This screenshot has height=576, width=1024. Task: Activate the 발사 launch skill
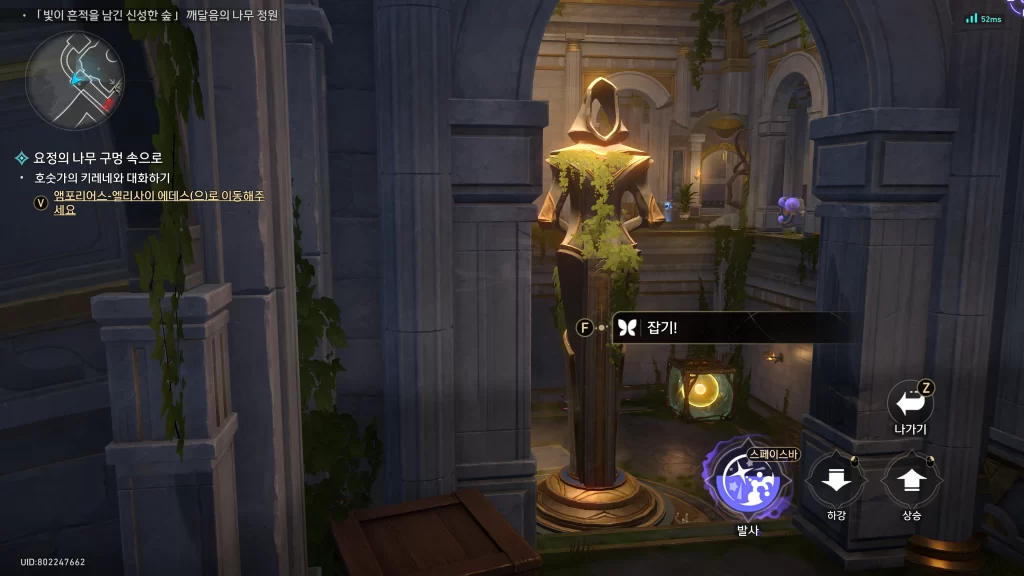point(748,482)
